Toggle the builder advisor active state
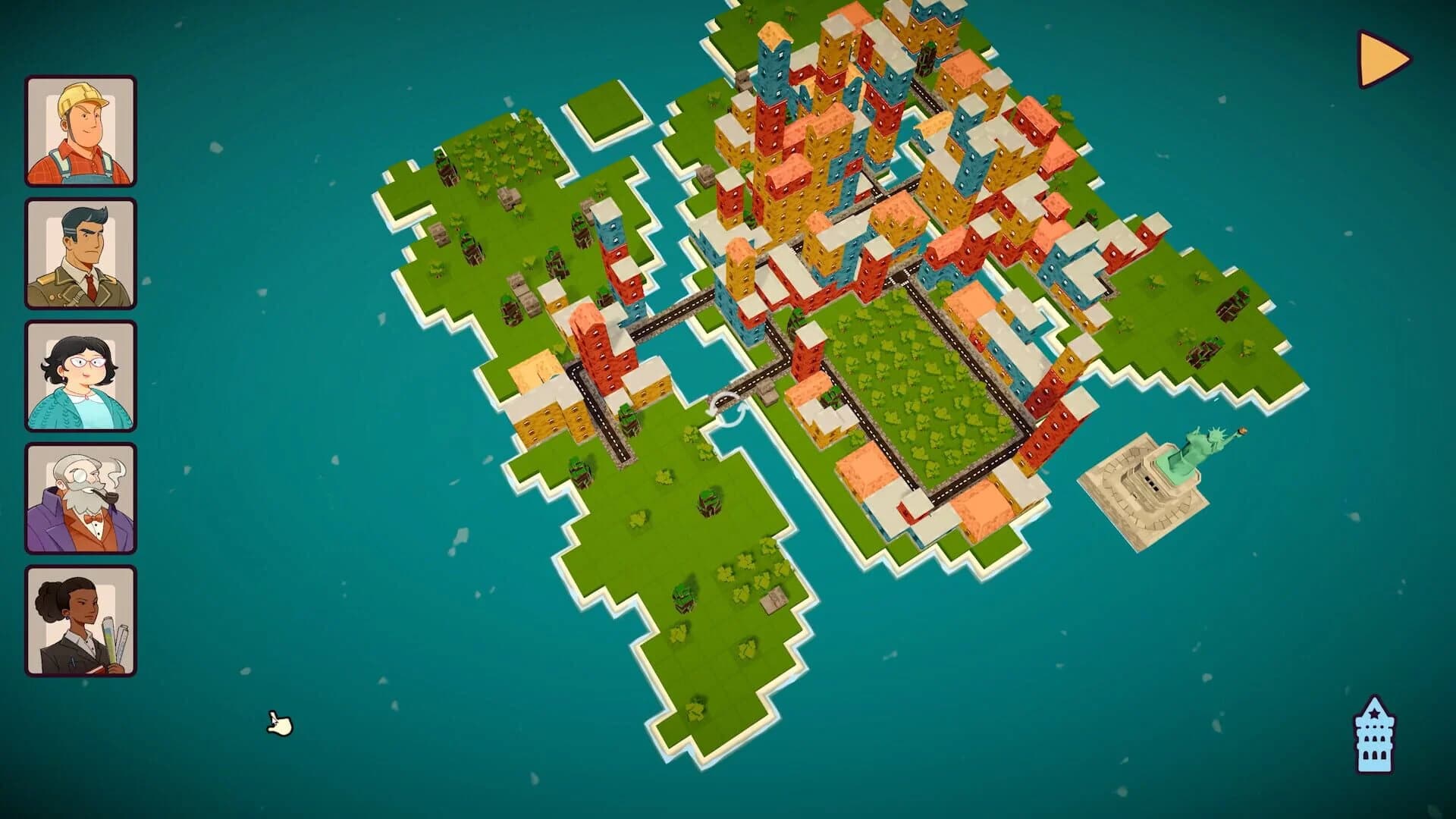The height and width of the screenshot is (819, 1456). point(81,130)
